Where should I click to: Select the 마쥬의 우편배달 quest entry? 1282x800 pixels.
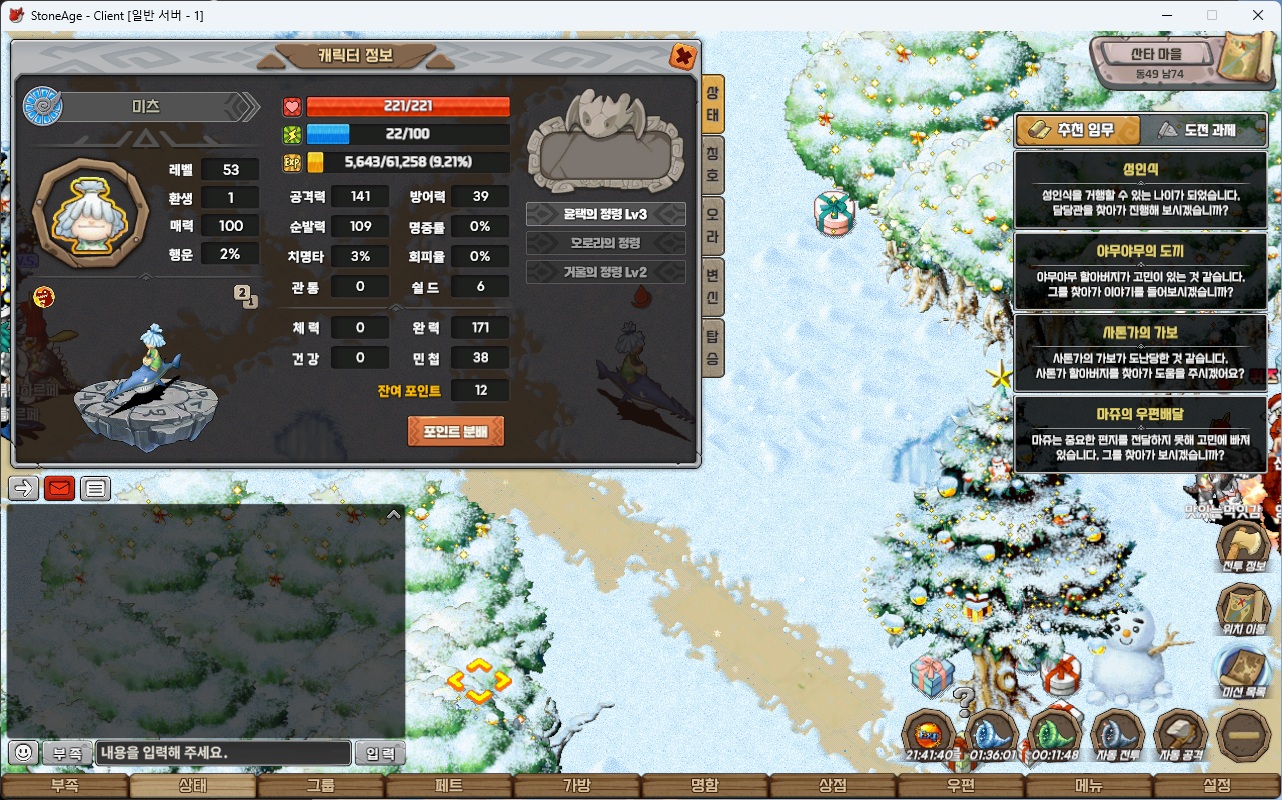(1140, 434)
